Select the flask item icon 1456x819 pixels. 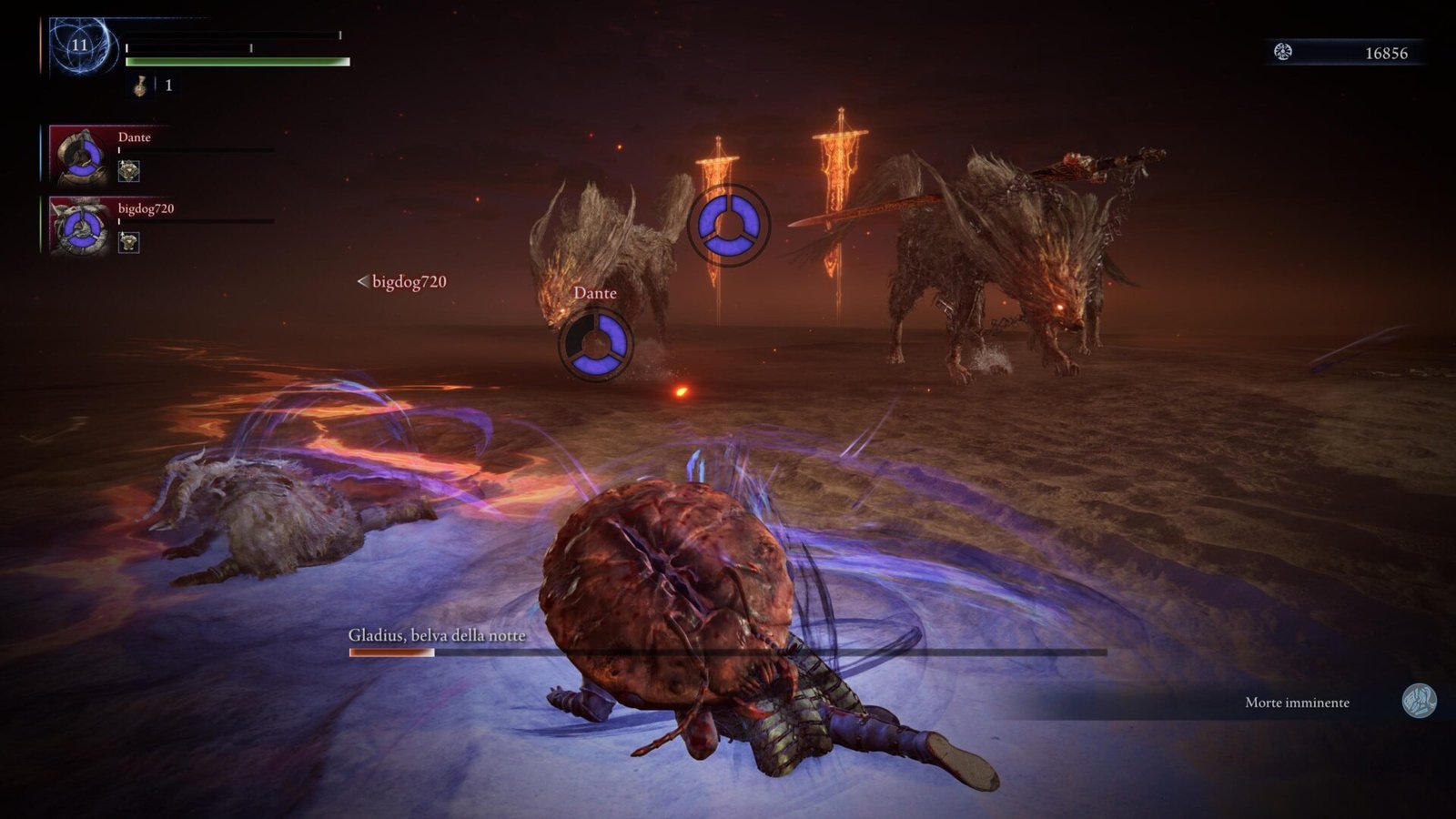[x=141, y=86]
